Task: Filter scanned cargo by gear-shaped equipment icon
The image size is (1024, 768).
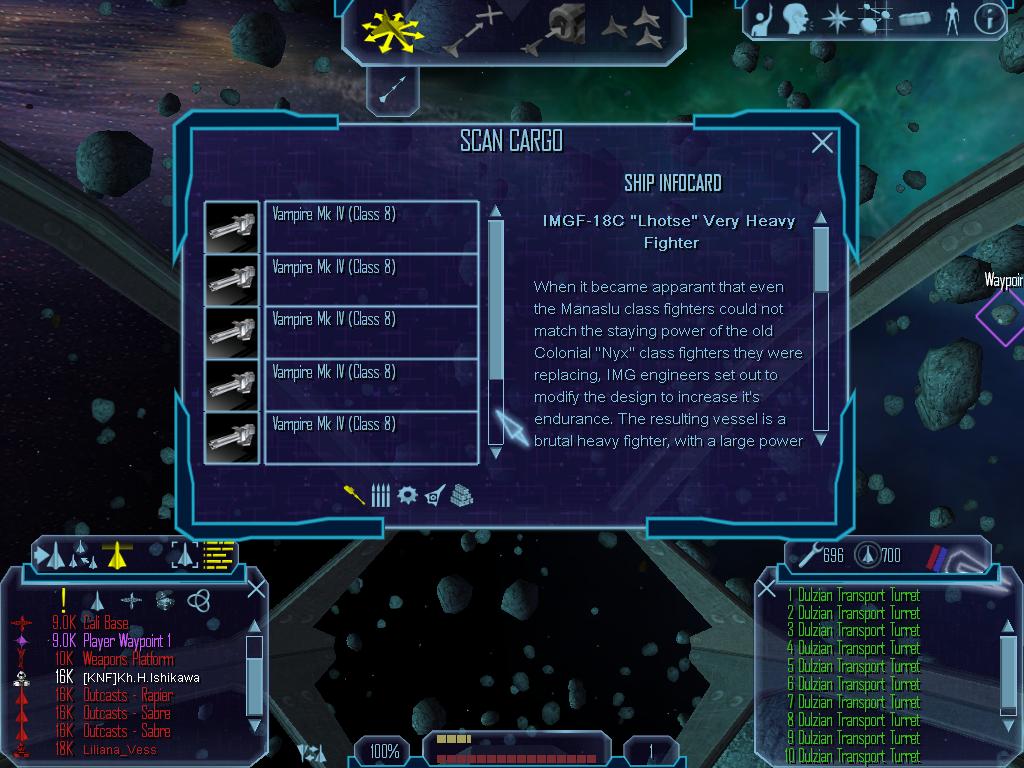Action: pyautogui.click(x=407, y=495)
